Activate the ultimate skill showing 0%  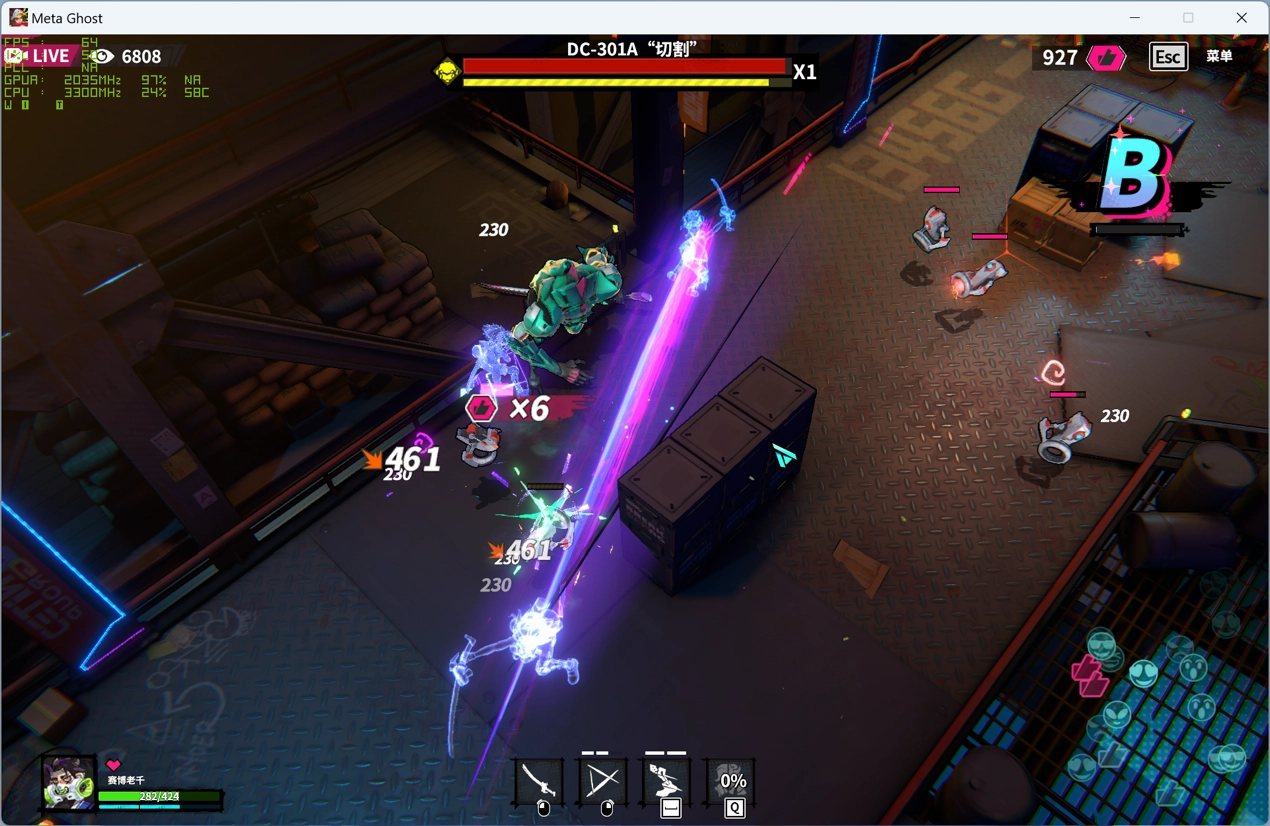[x=732, y=780]
